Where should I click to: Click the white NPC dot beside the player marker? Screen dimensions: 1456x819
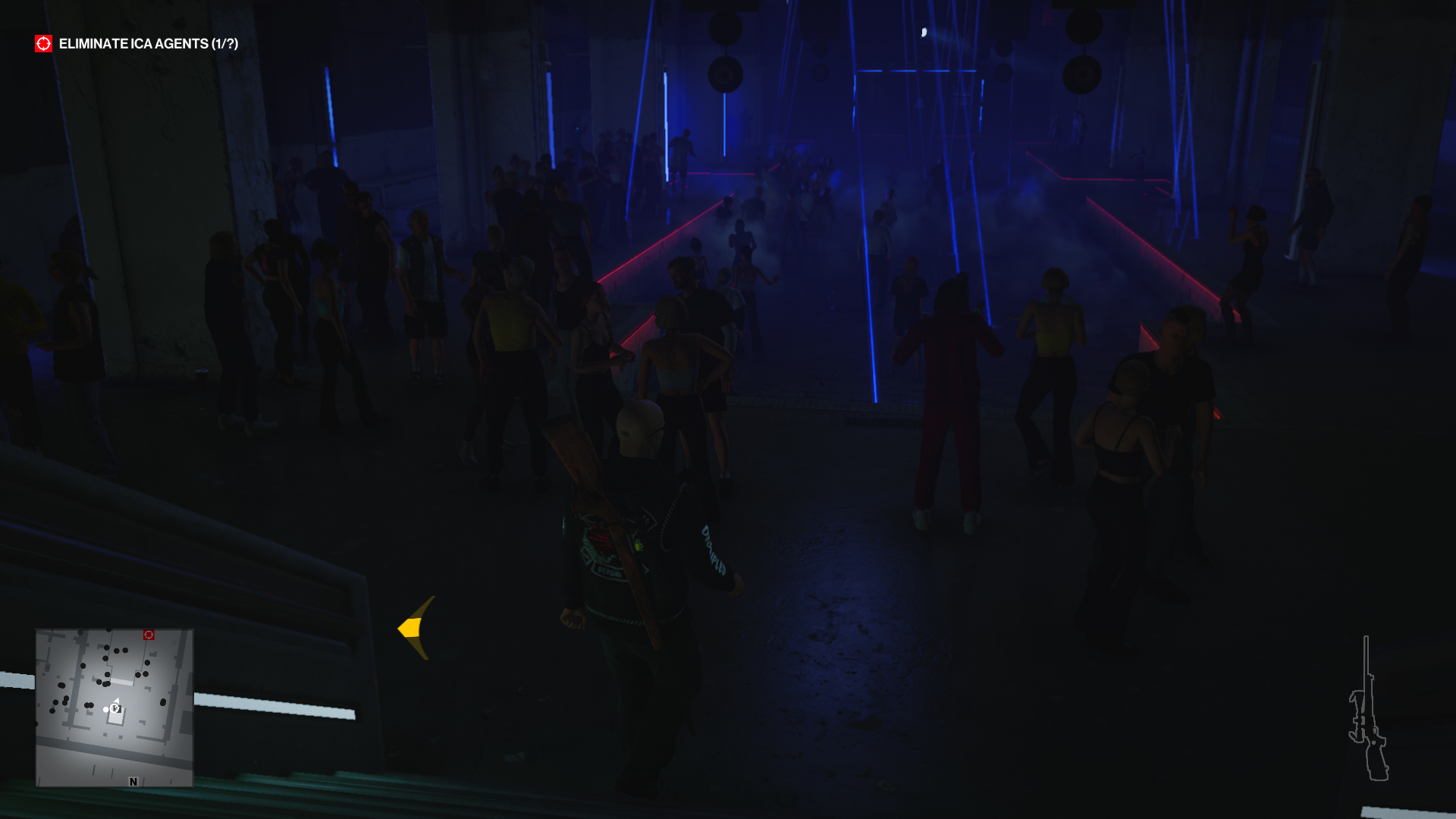[x=105, y=710]
